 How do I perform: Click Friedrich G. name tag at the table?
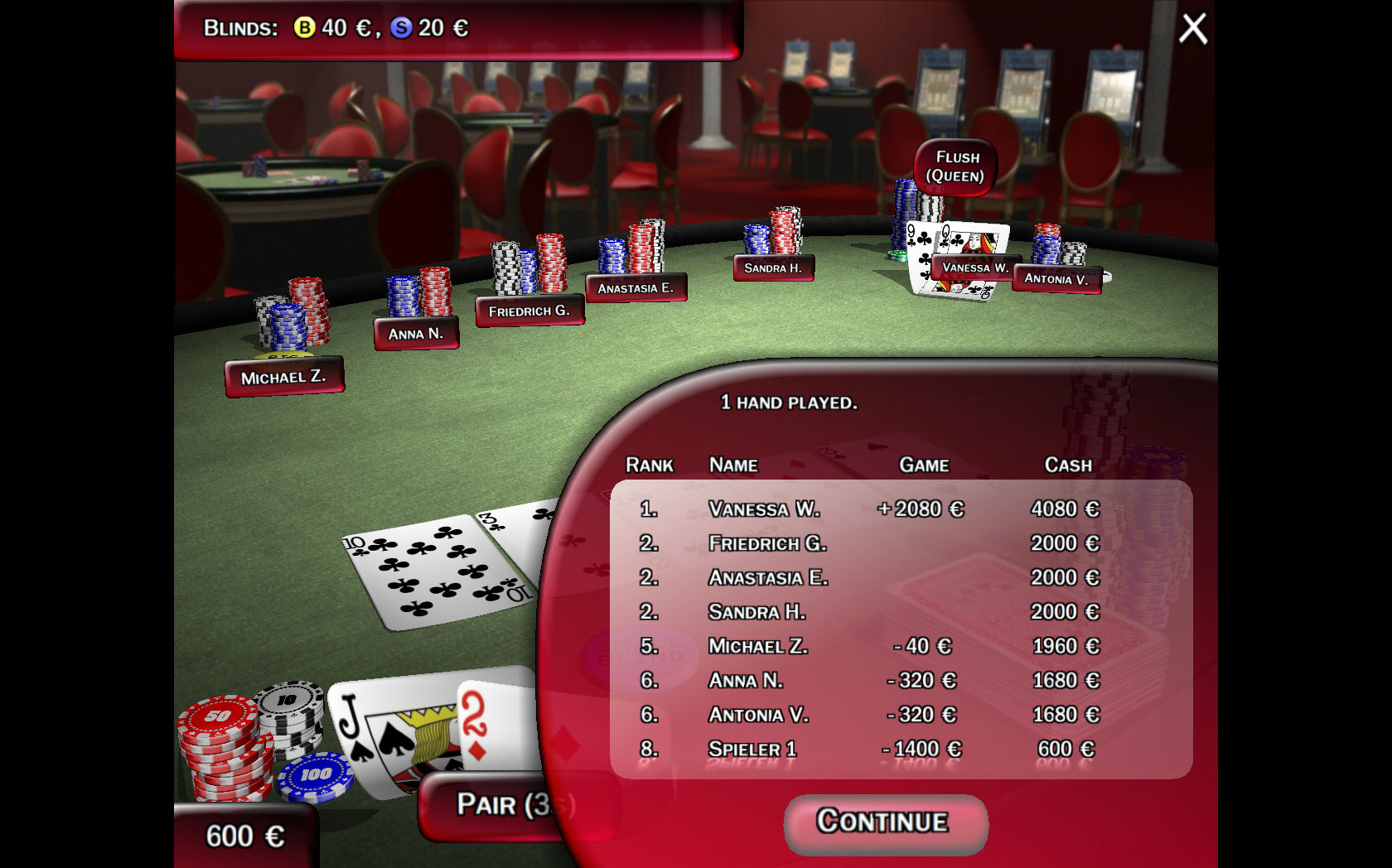click(529, 311)
